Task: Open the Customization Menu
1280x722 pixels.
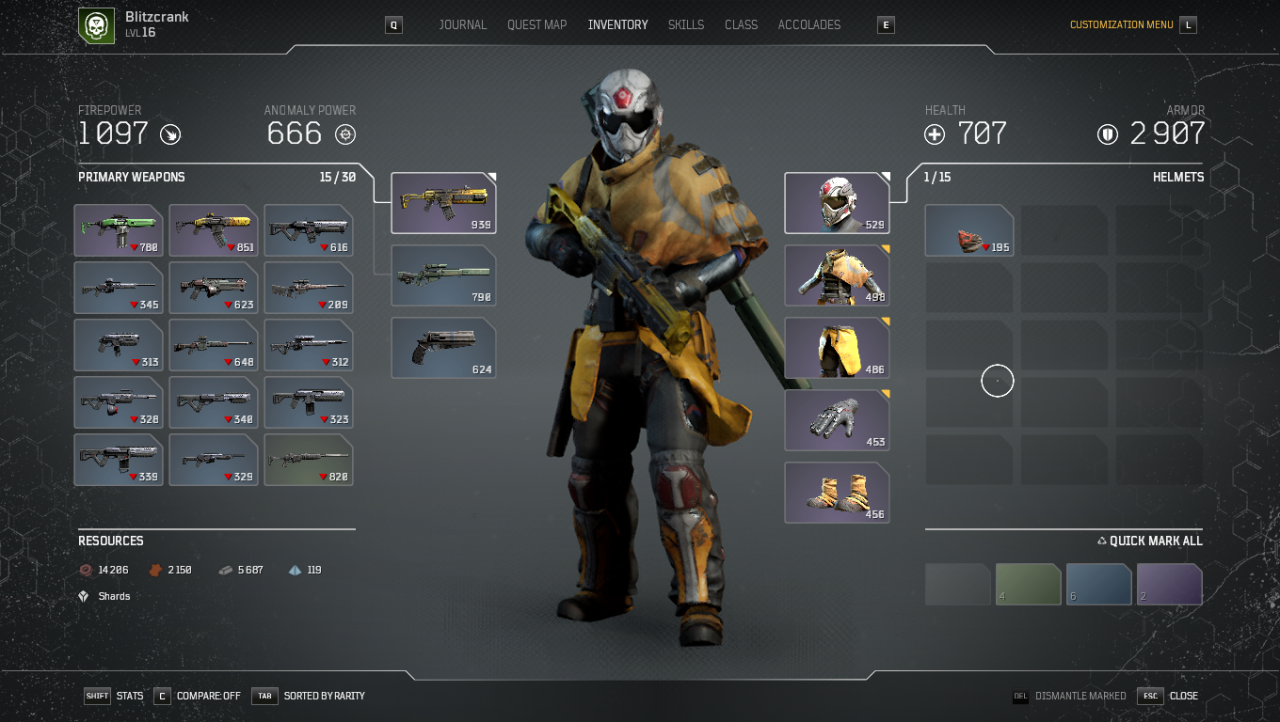Action: coord(1121,25)
